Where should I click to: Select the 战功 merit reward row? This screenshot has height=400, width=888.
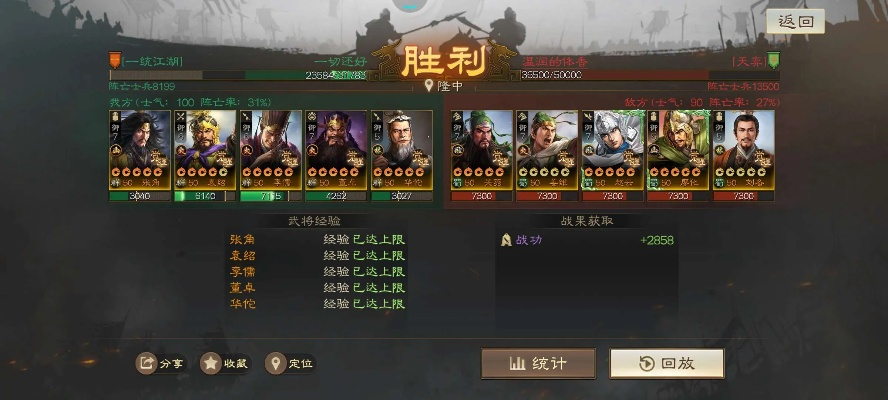point(587,240)
